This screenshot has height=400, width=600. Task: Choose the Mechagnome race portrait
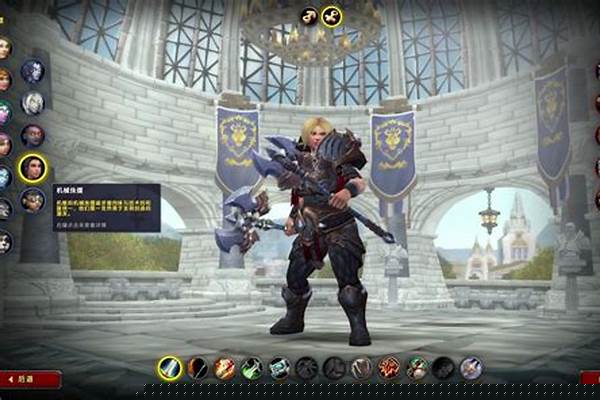(33, 200)
